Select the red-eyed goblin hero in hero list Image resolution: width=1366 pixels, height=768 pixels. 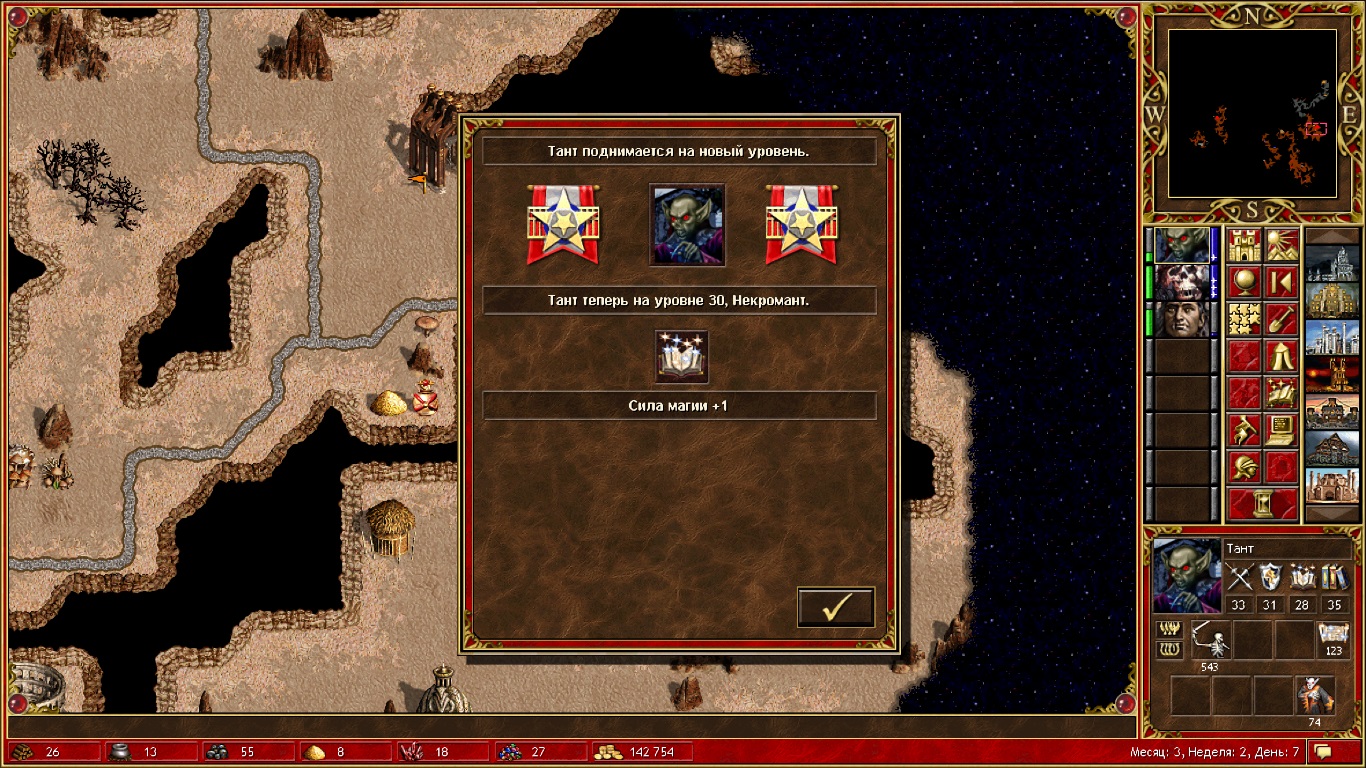(x=1181, y=245)
